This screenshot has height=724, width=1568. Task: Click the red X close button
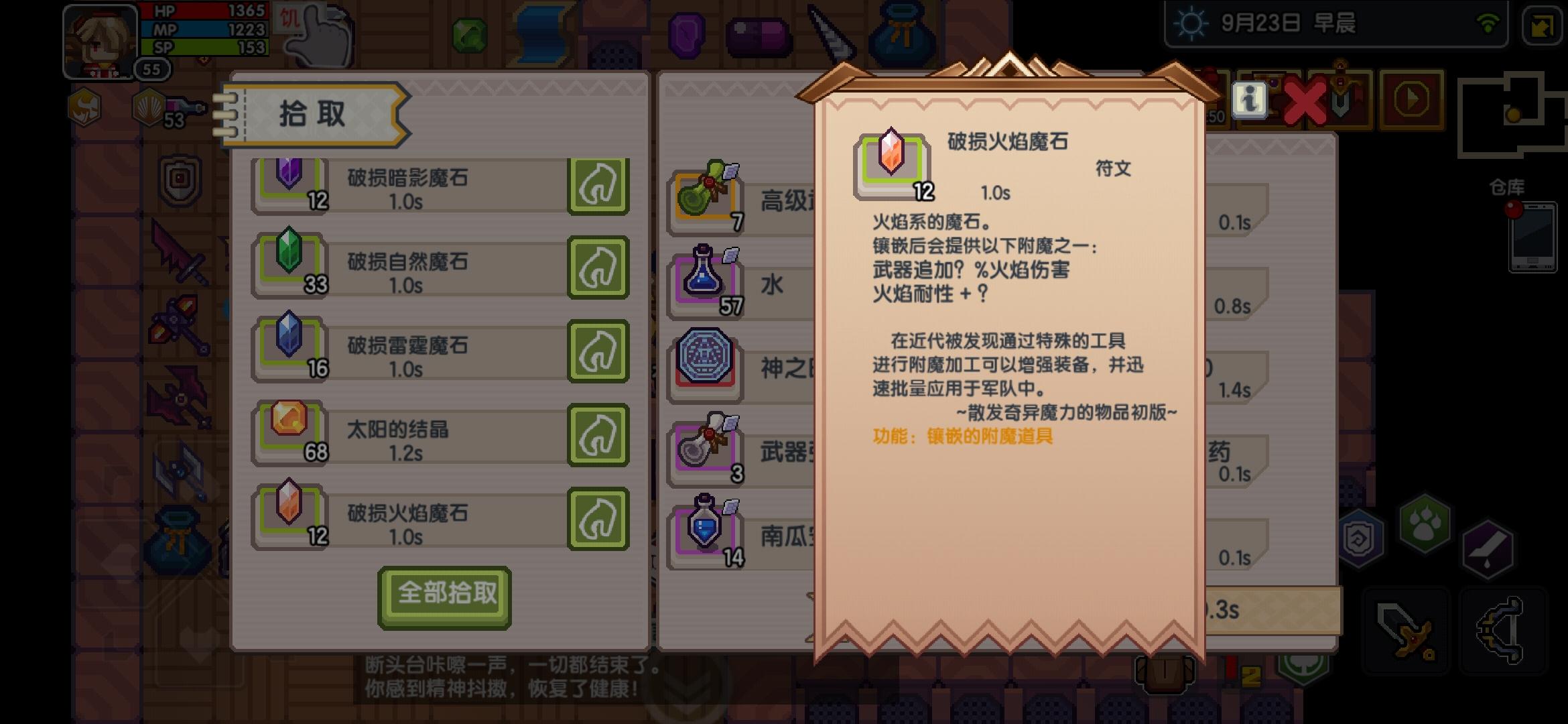[1305, 101]
